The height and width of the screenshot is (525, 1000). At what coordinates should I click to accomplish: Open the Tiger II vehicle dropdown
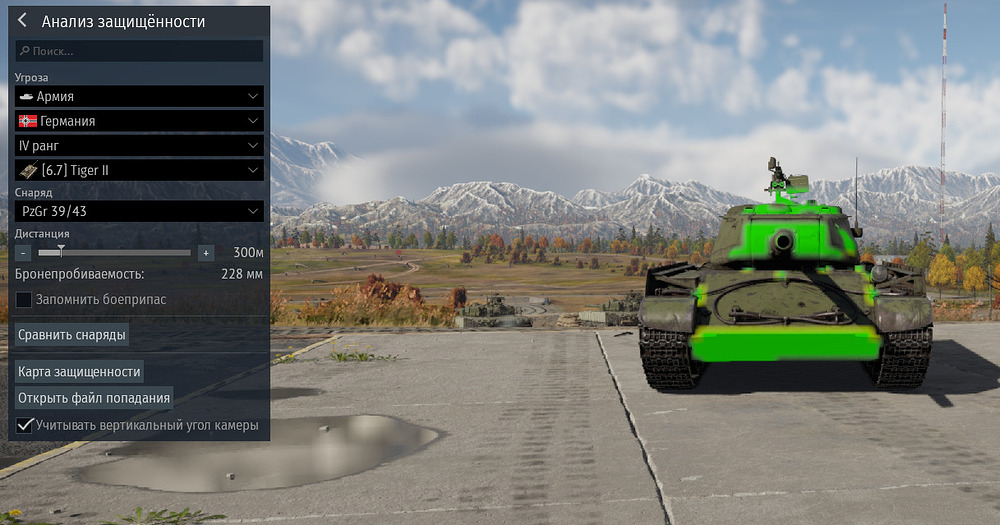[140, 170]
